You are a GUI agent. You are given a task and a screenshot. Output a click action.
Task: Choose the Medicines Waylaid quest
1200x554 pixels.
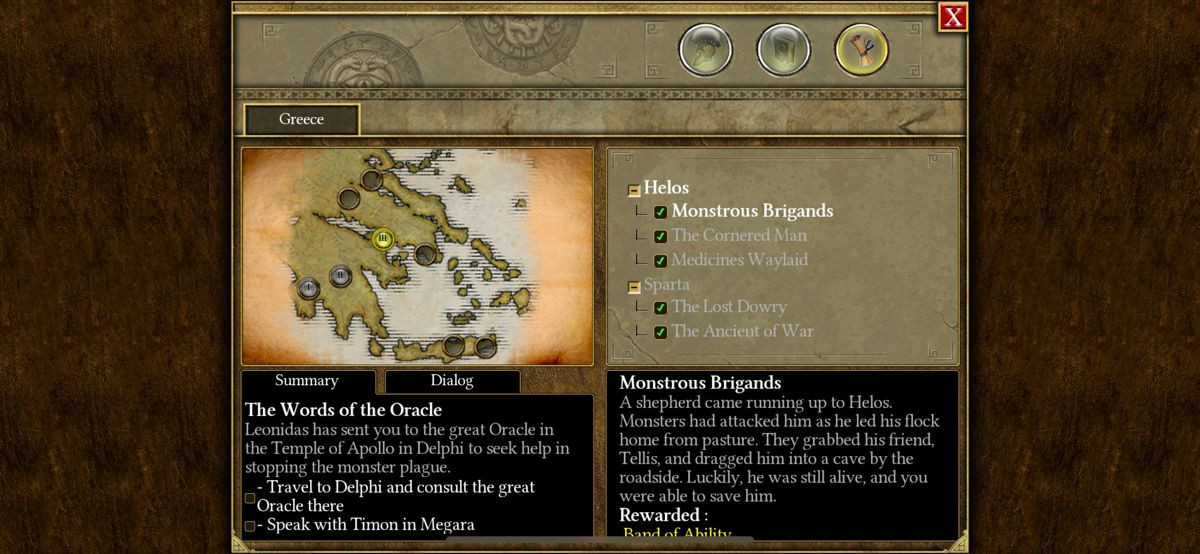pyautogui.click(x=739, y=260)
